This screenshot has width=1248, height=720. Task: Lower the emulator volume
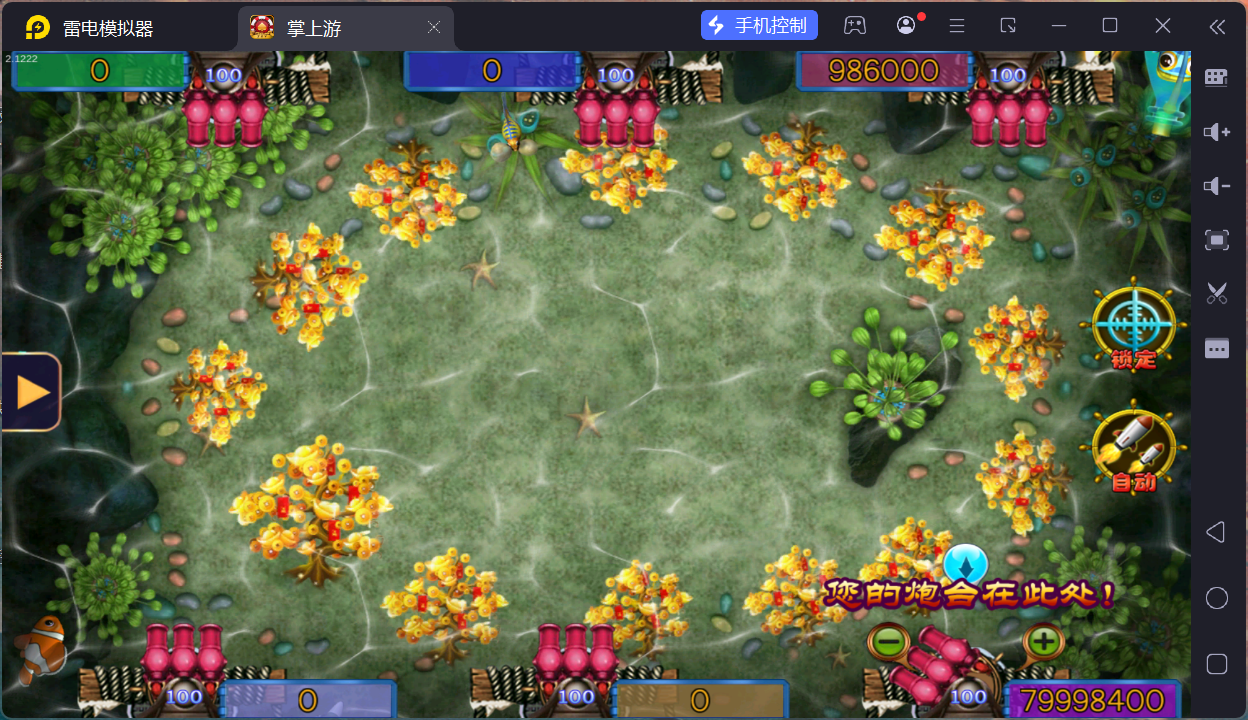point(1216,186)
